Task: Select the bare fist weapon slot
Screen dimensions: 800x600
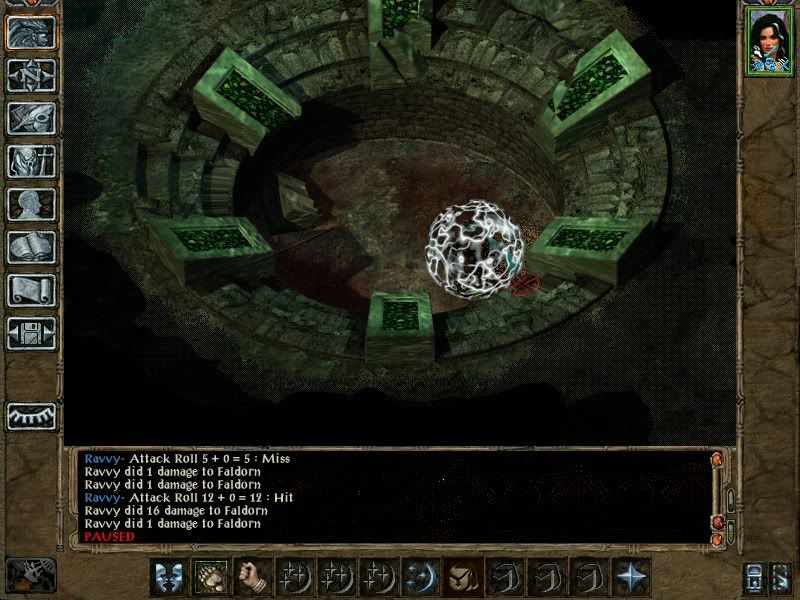Action: pos(250,576)
